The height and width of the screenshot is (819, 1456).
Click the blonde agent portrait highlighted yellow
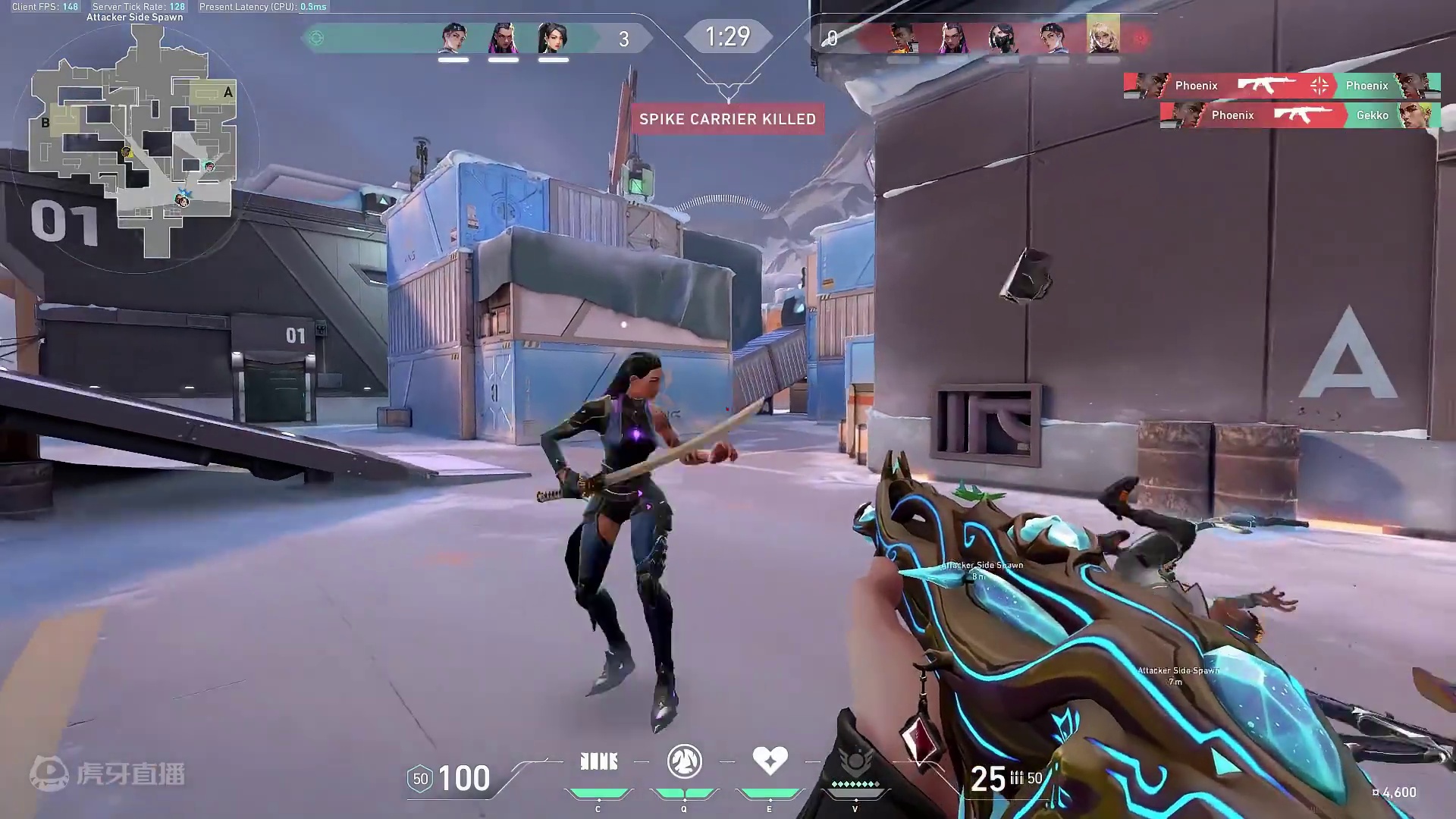[1103, 35]
